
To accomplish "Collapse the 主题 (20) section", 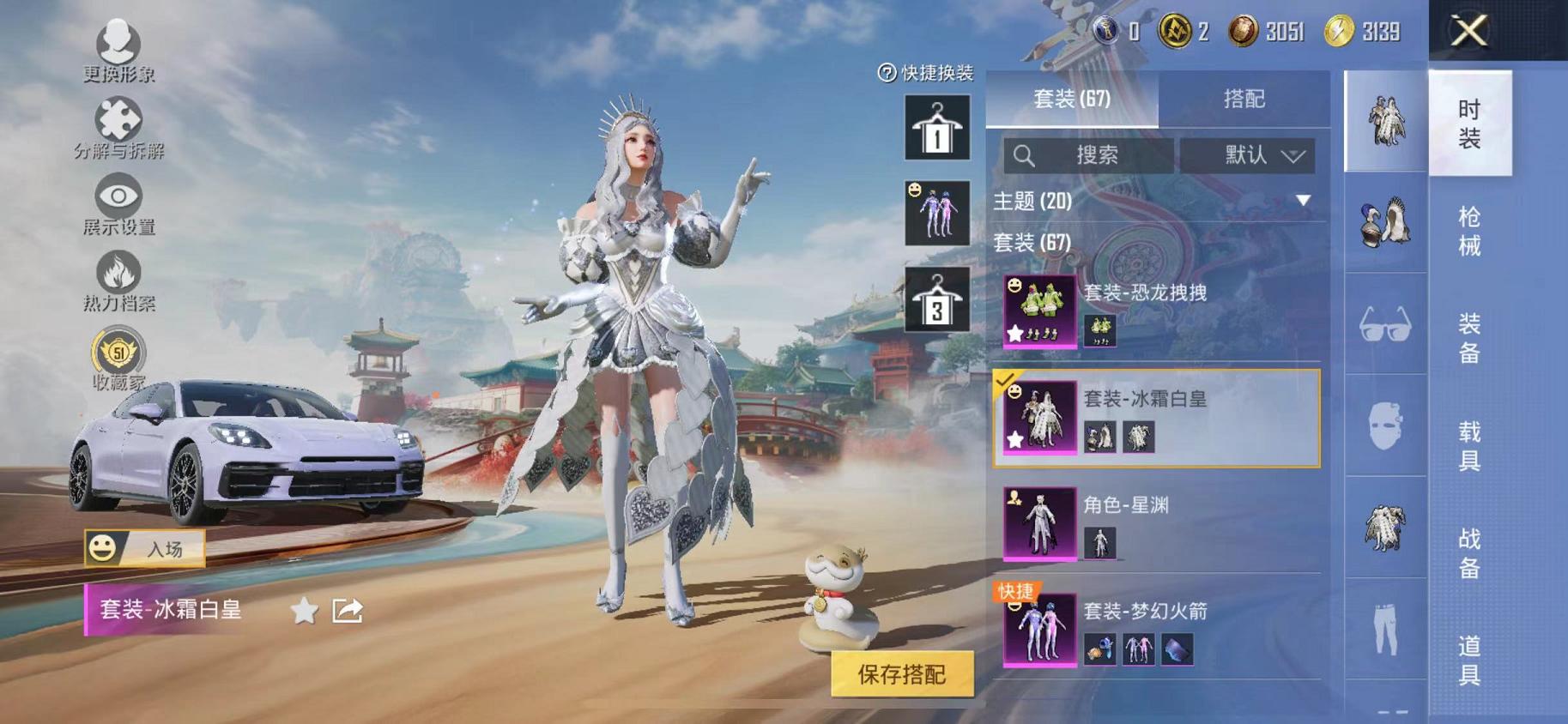I will pyautogui.click(x=1303, y=200).
